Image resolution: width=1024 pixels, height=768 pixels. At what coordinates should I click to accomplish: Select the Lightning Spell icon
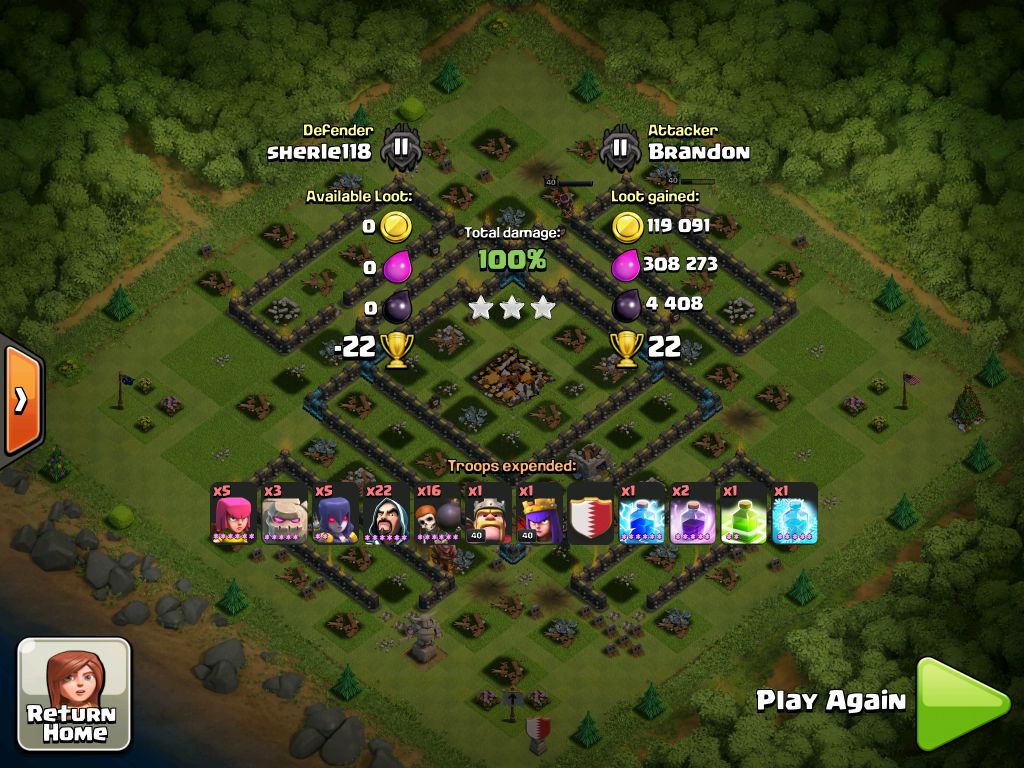point(641,514)
